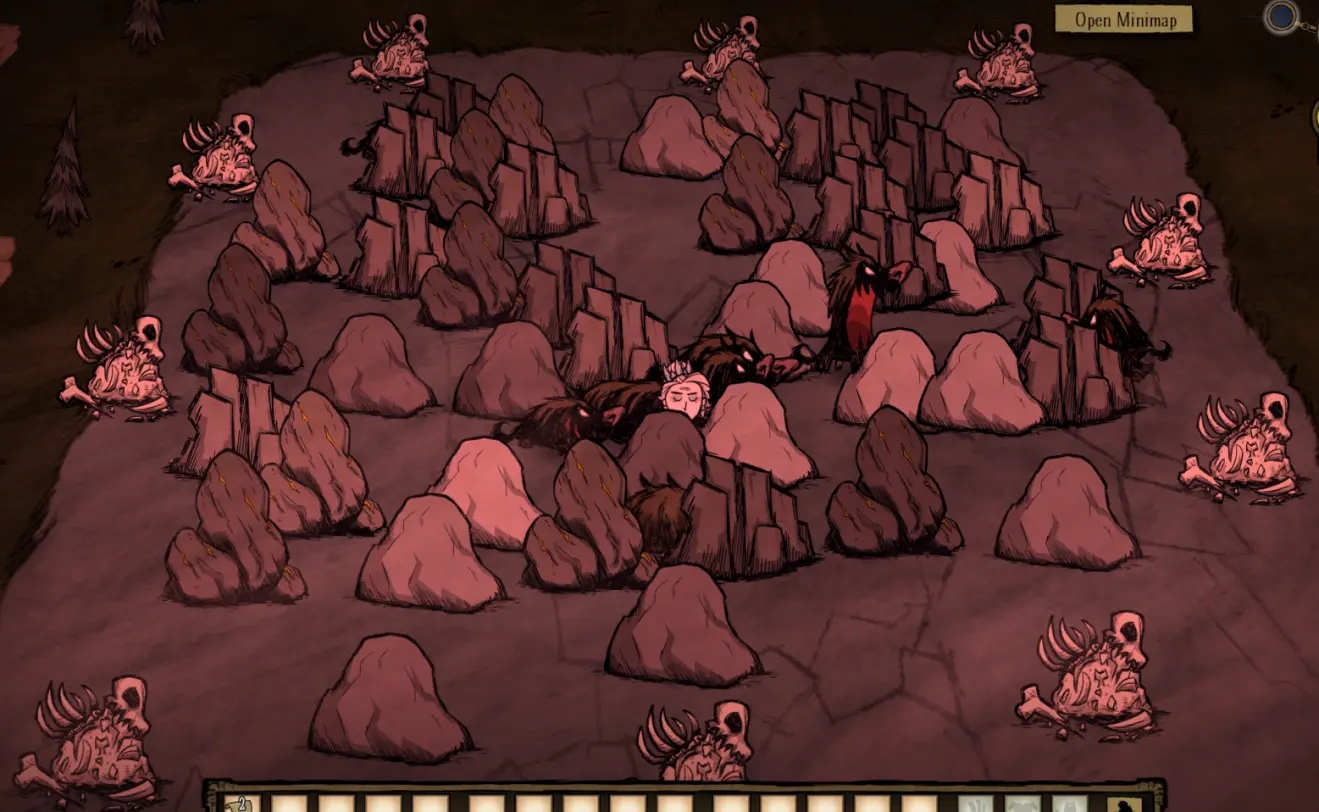The height and width of the screenshot is (812, 1319).
Task: Open the minimap
Action: point(1123,19)
